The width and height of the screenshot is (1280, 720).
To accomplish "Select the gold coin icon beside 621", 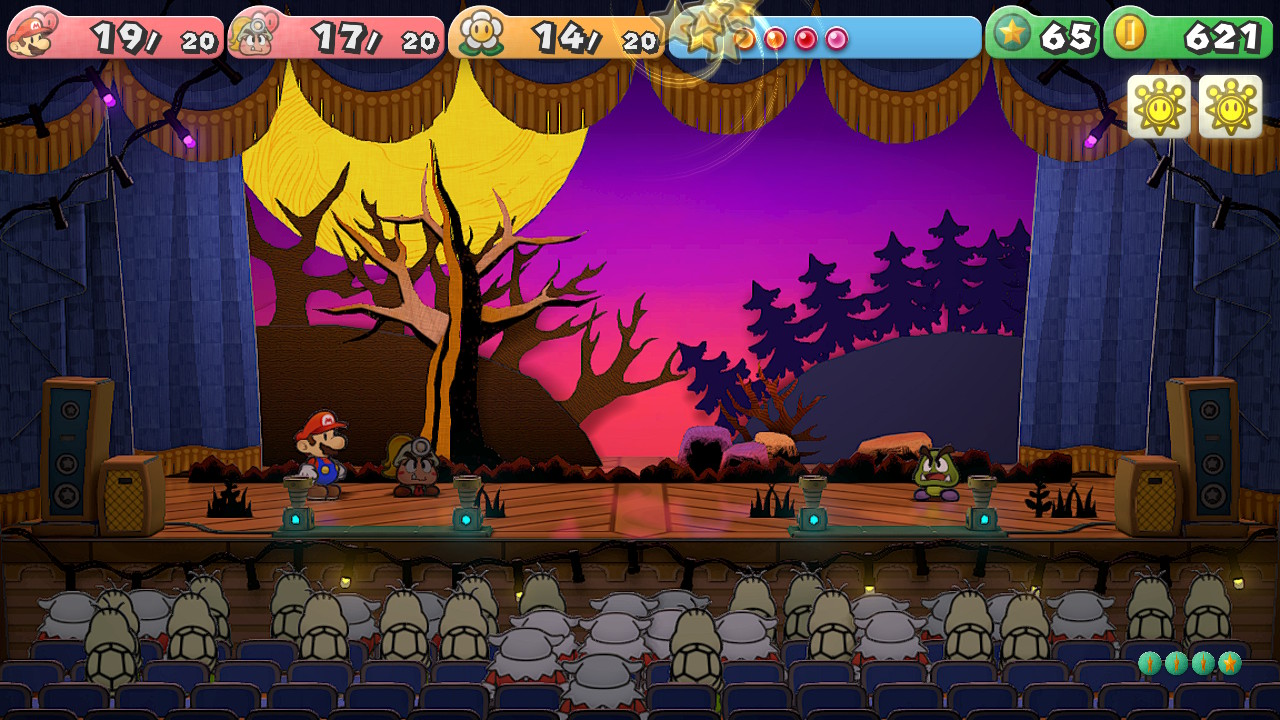I will tap(1131, 34).
